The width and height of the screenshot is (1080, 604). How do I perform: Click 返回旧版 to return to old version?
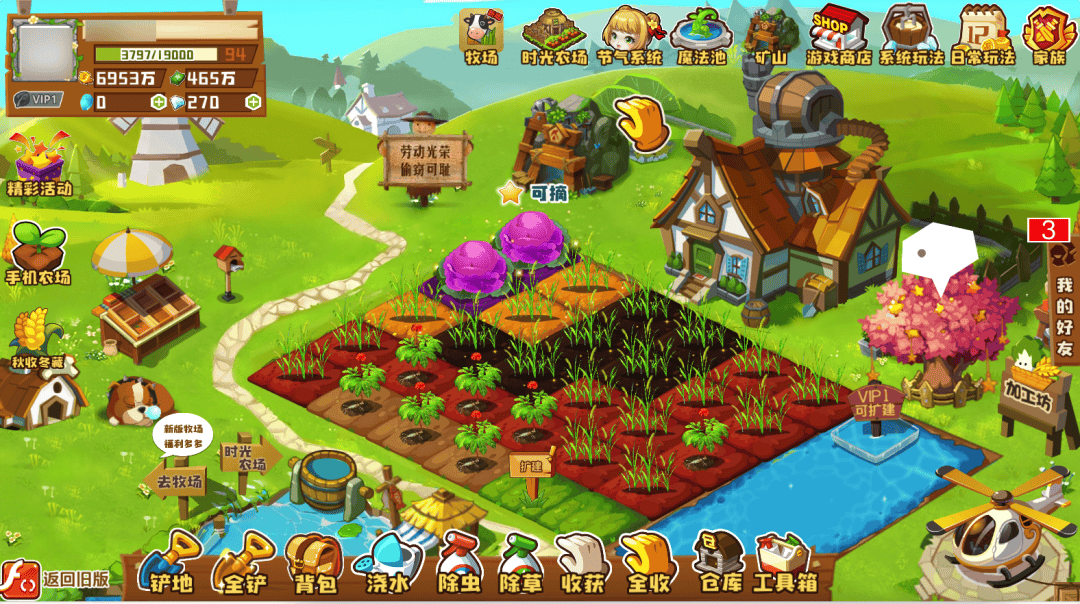click(56, 579)
